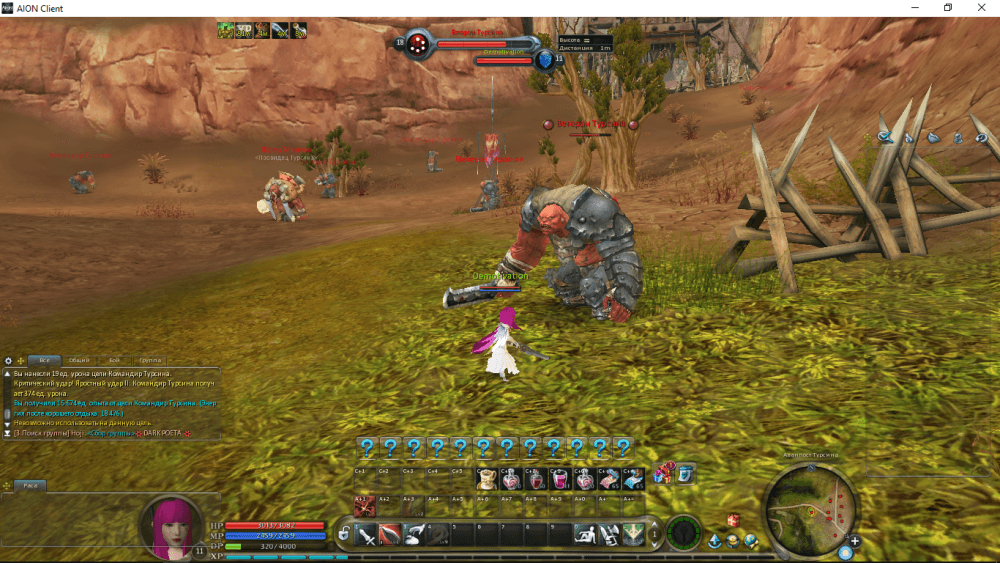Open the magnifier search icon near the fence
Image resolution: width=1000 pixels, height=563 pixels.
[x=884, y=137]
